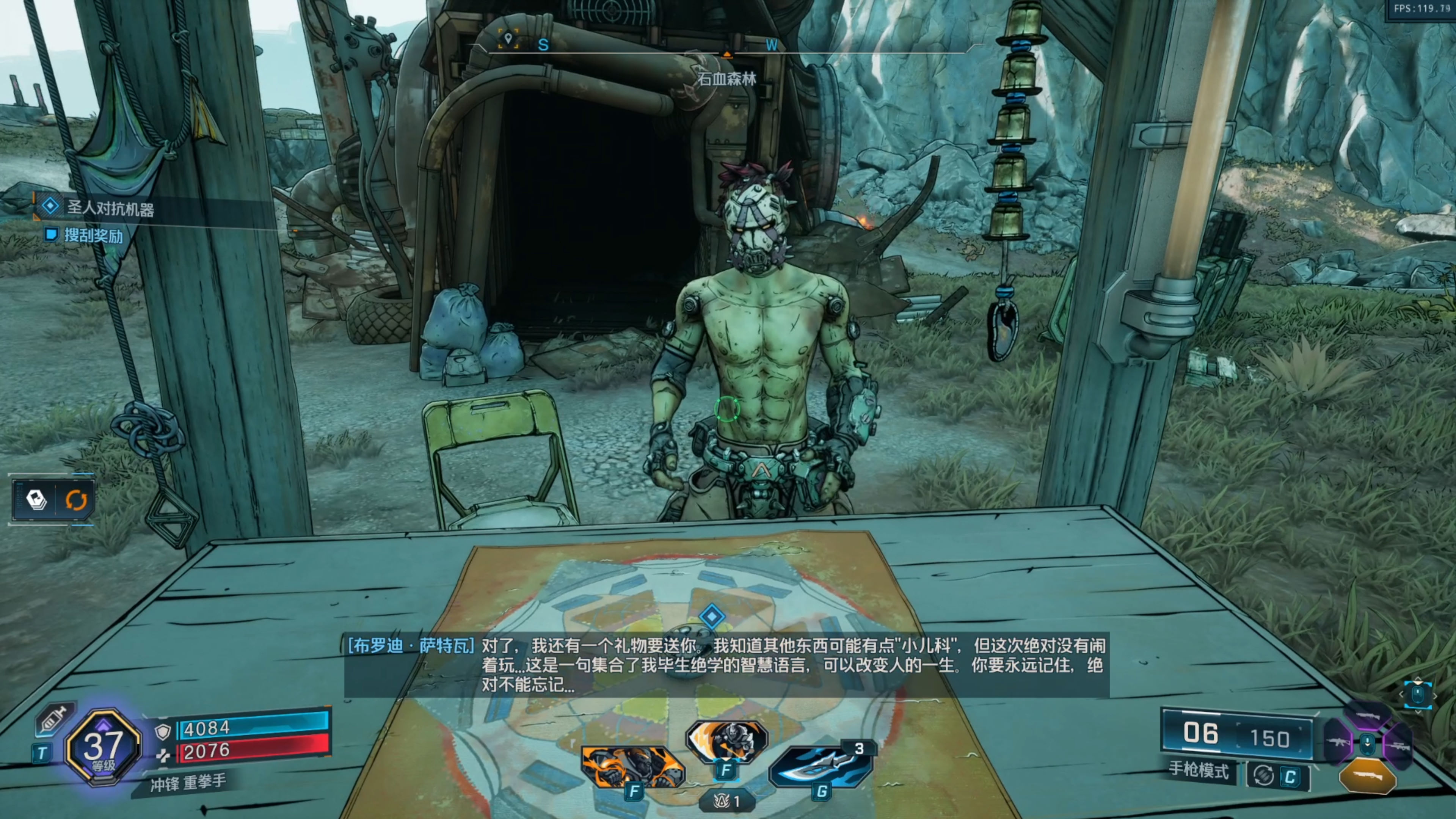Switch weapon mode via circular-arrows ammo icon
Image resolution: width=1456 pixels, height=819 pixels.
pos(1263,775)
